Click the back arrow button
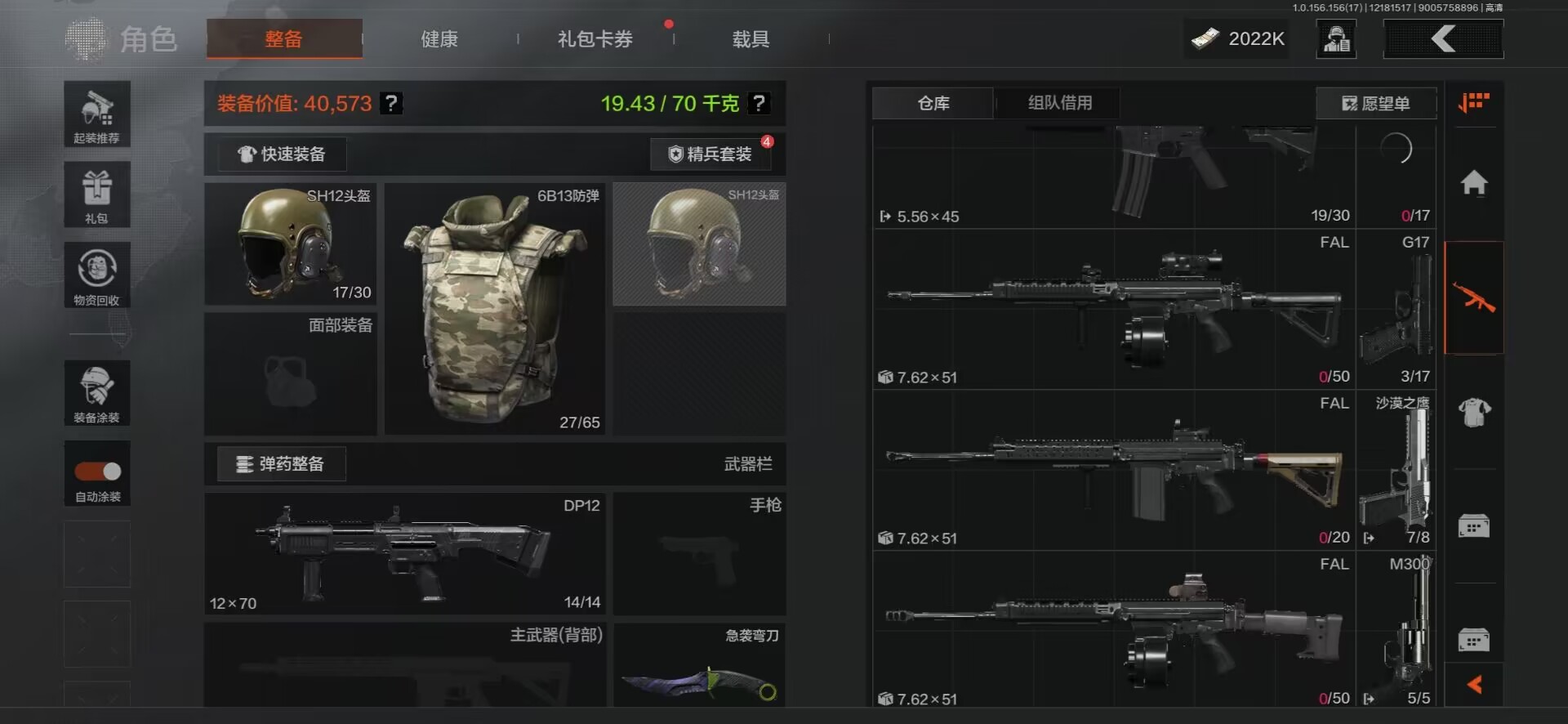 1443,38
